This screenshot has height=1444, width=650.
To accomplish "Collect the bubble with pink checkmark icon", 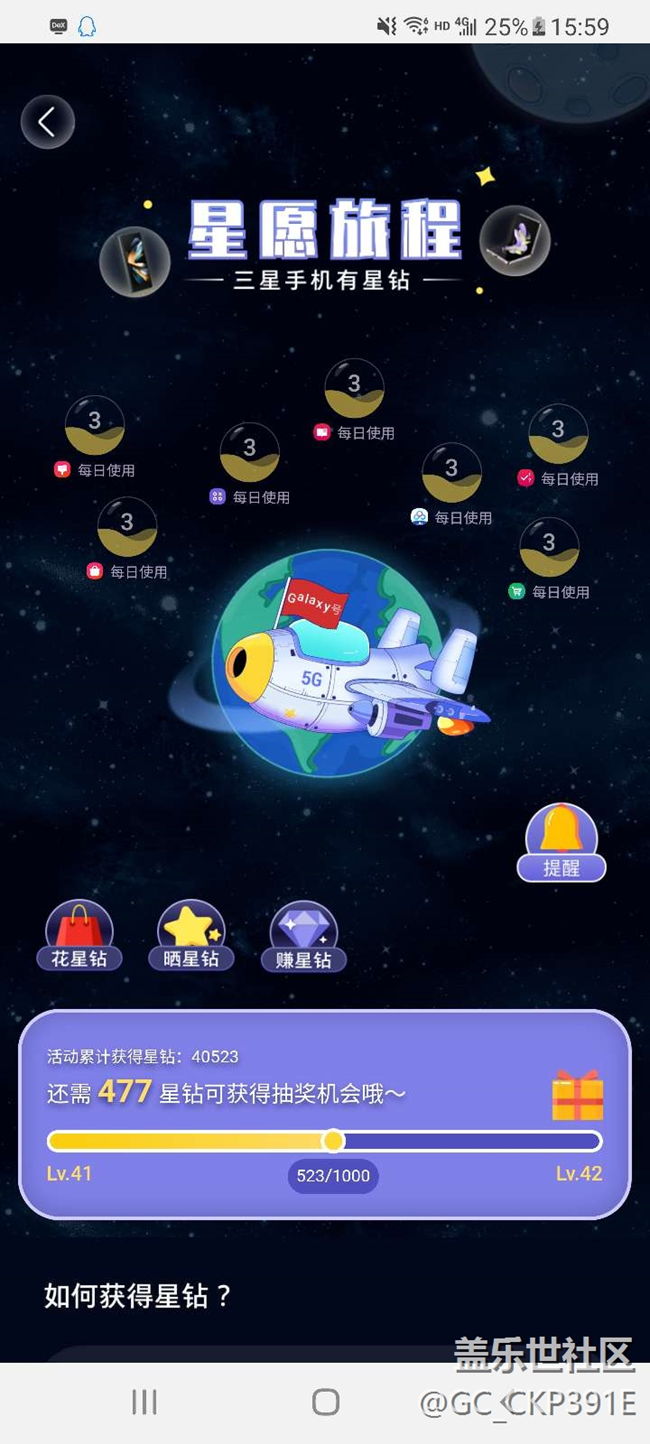I will point(558,434).
